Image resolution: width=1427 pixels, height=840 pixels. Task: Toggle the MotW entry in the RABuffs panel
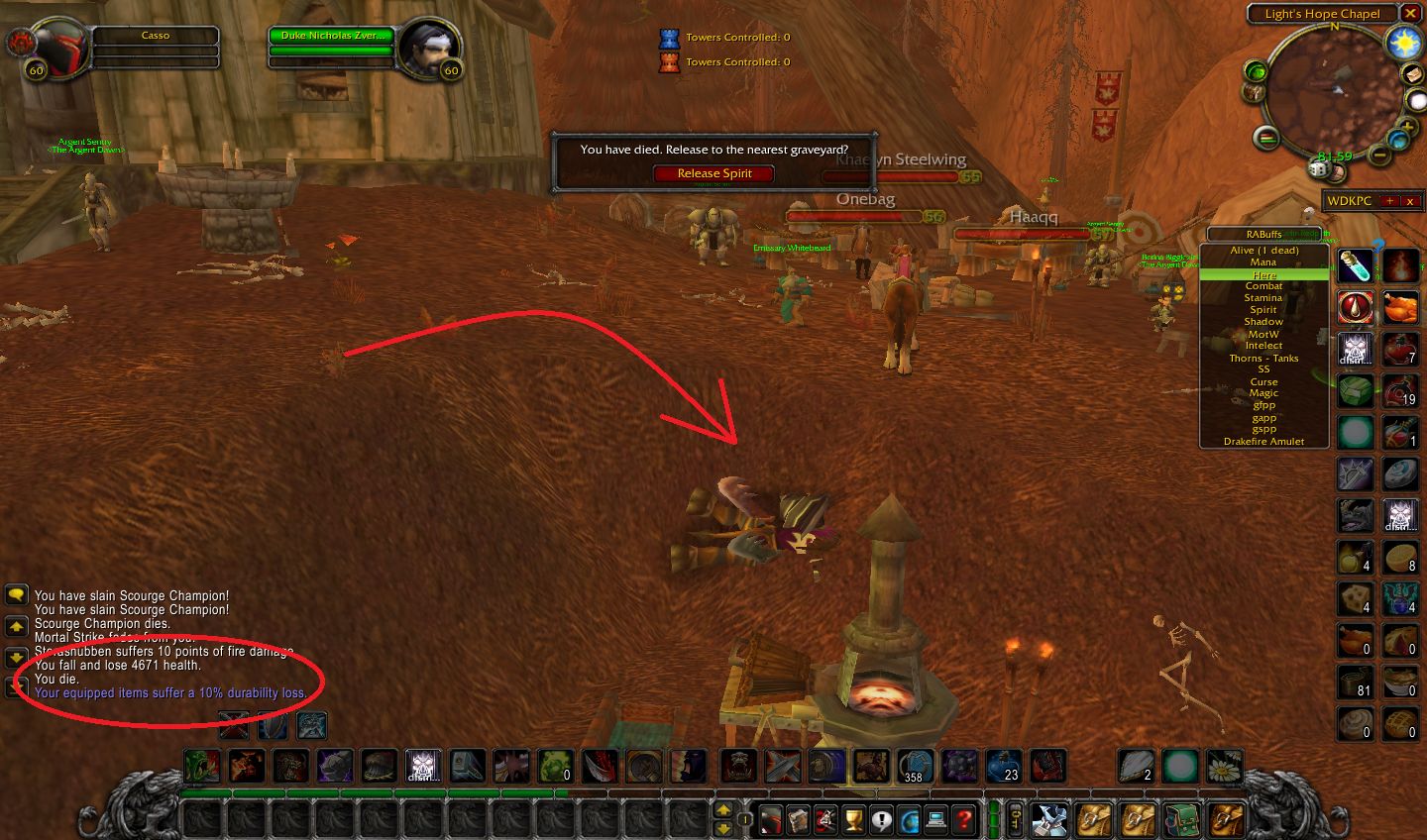click(1263, 334)
